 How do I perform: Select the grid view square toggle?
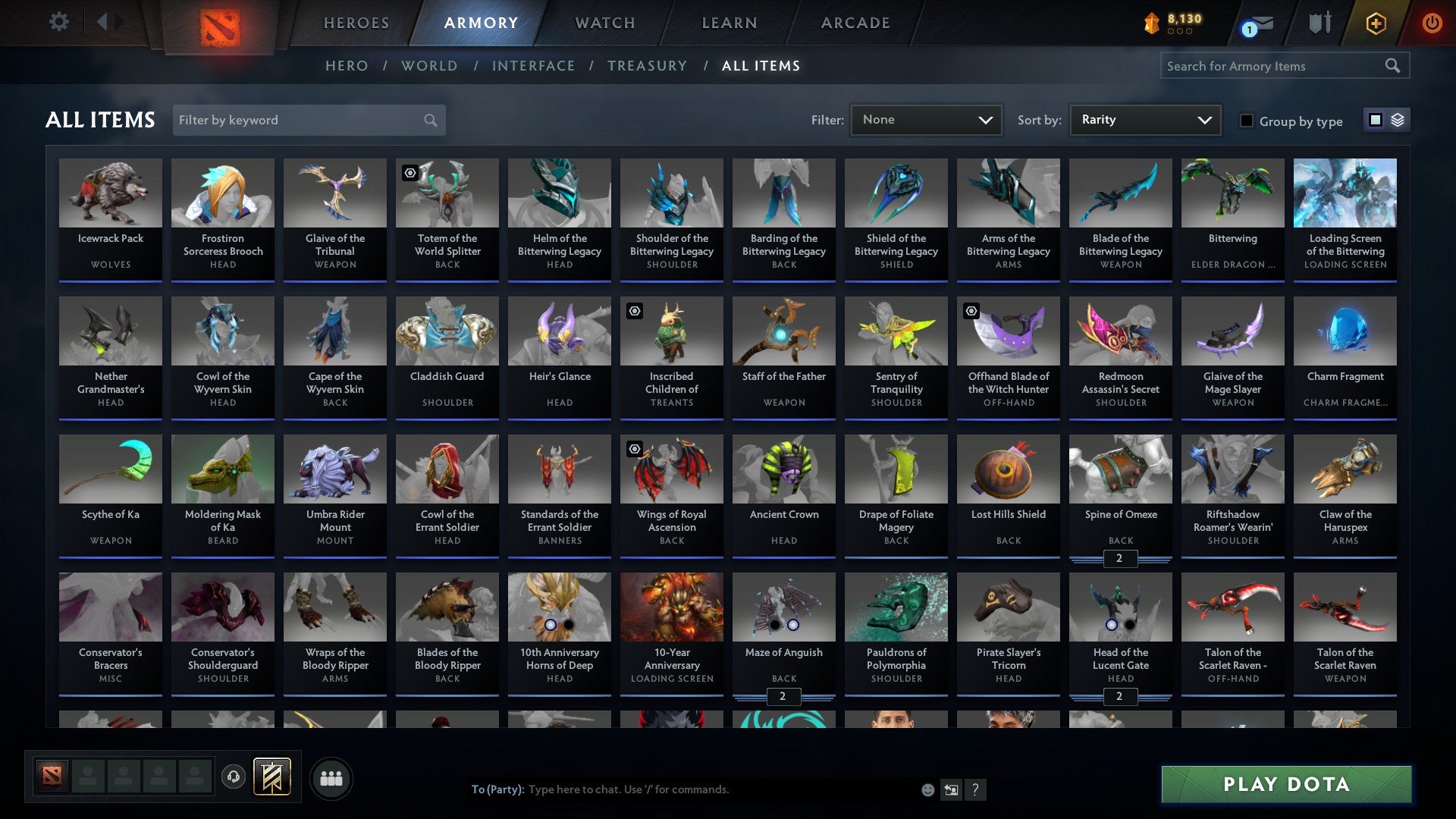tap(1375, 120)
